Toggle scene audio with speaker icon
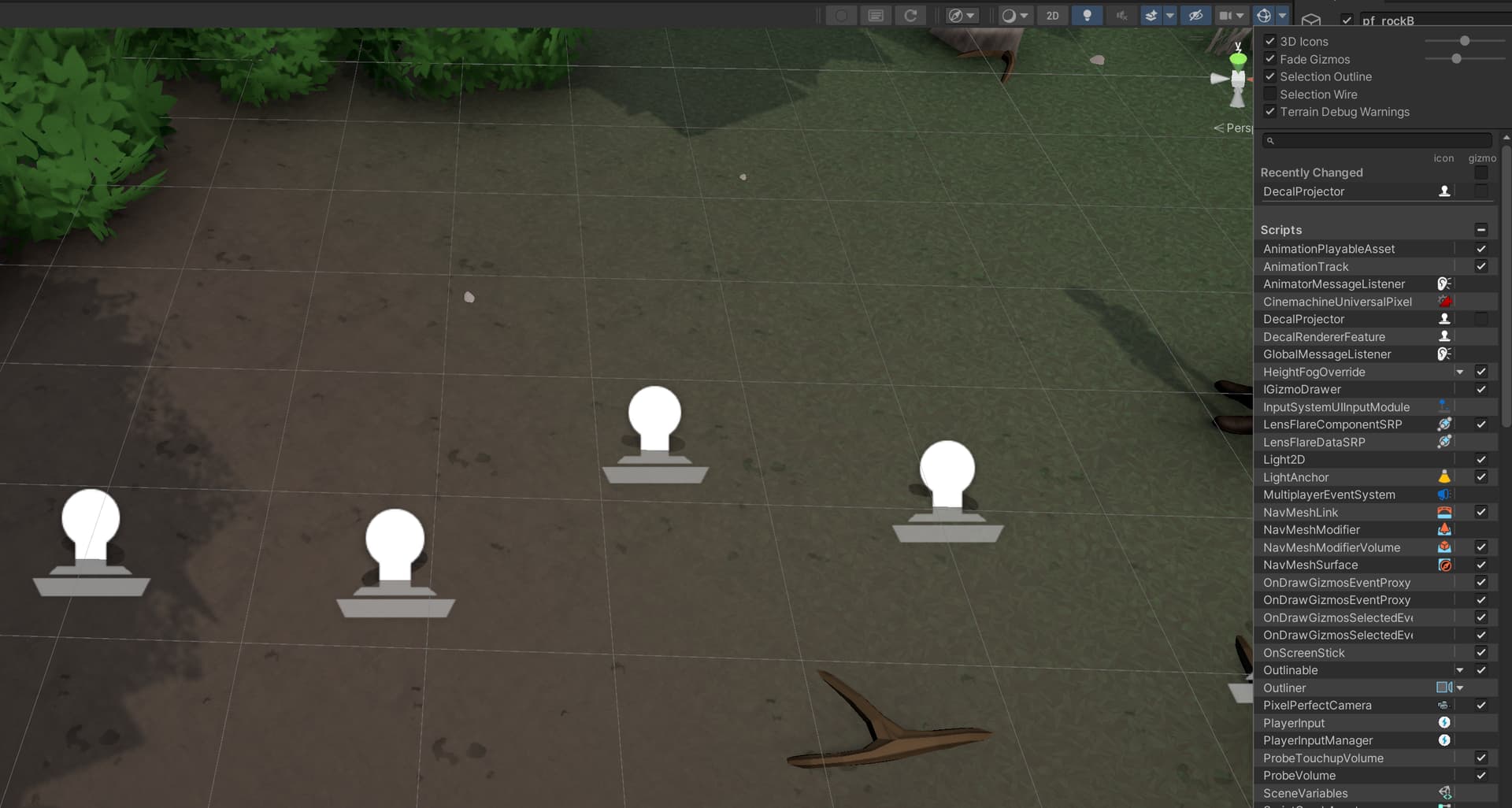This screenshot has width=1512, height=808. (1121, 15)
